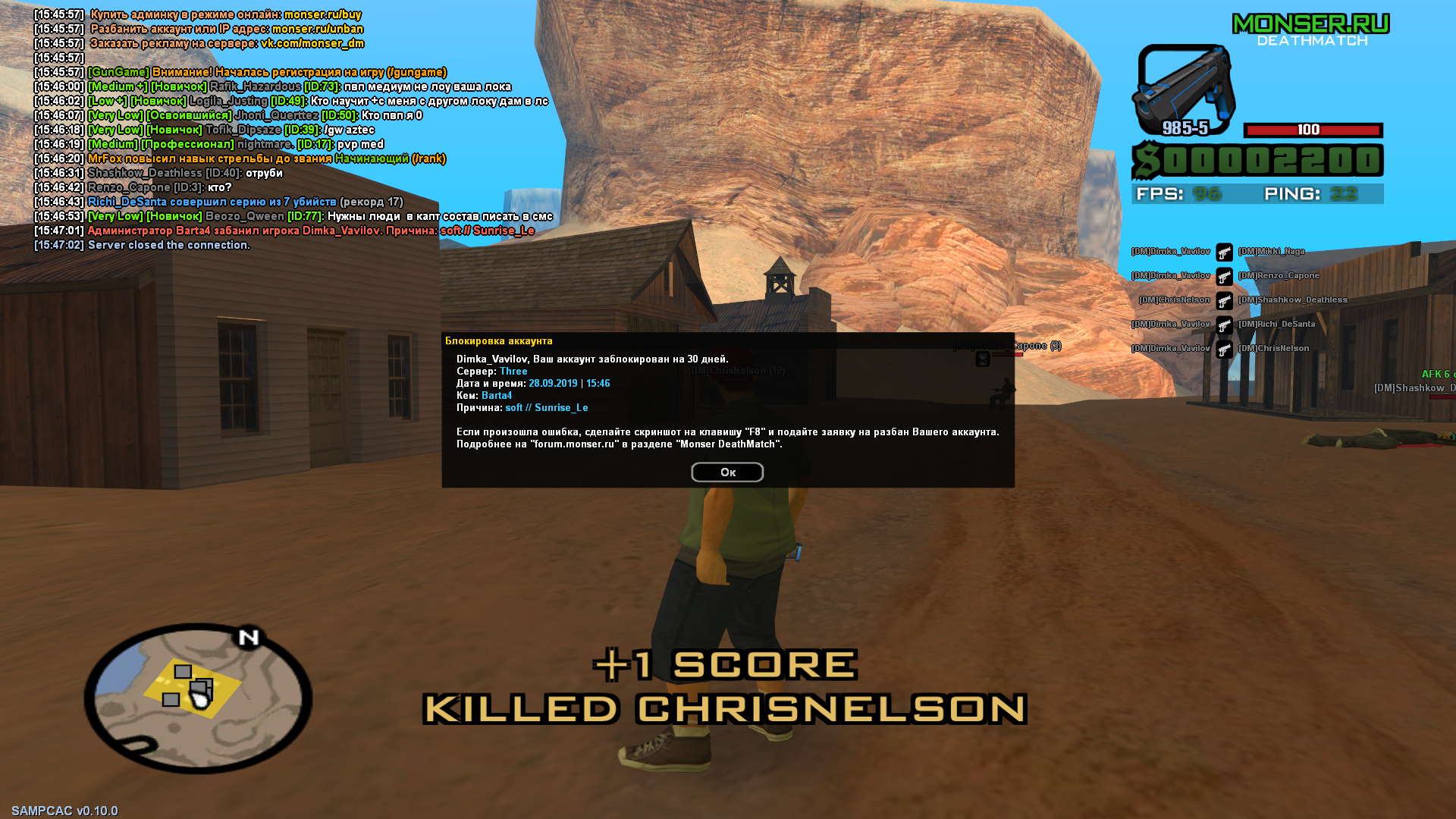
Task: Click the SAMPCAC v0.10.0 version label
Action: pos(64,809)
